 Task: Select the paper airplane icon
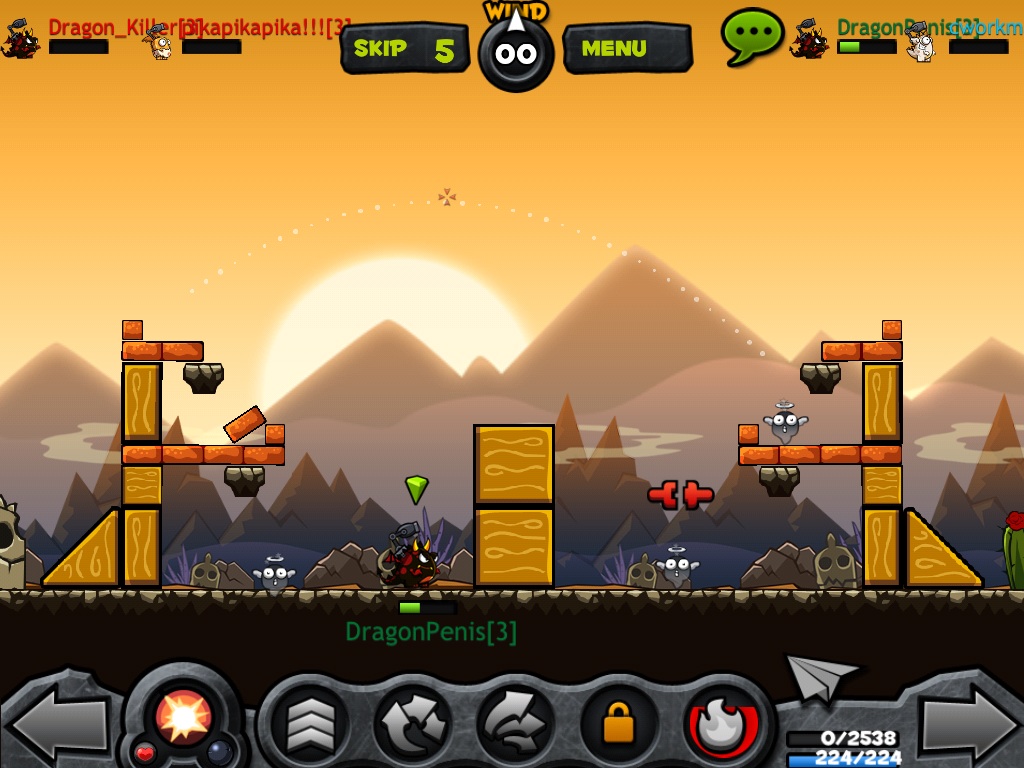(822, 678)
